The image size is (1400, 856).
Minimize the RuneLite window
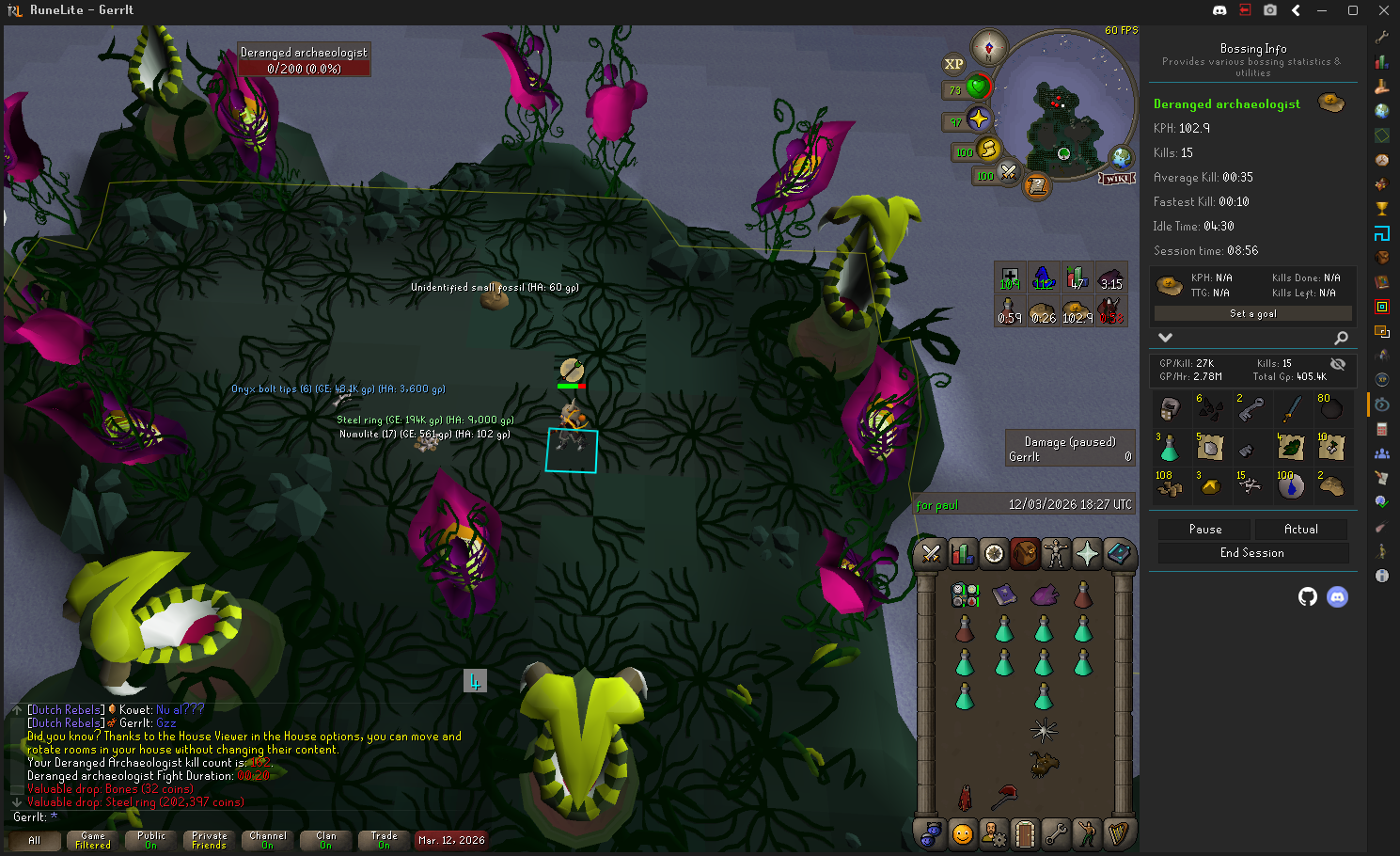tap(1322, 10)
